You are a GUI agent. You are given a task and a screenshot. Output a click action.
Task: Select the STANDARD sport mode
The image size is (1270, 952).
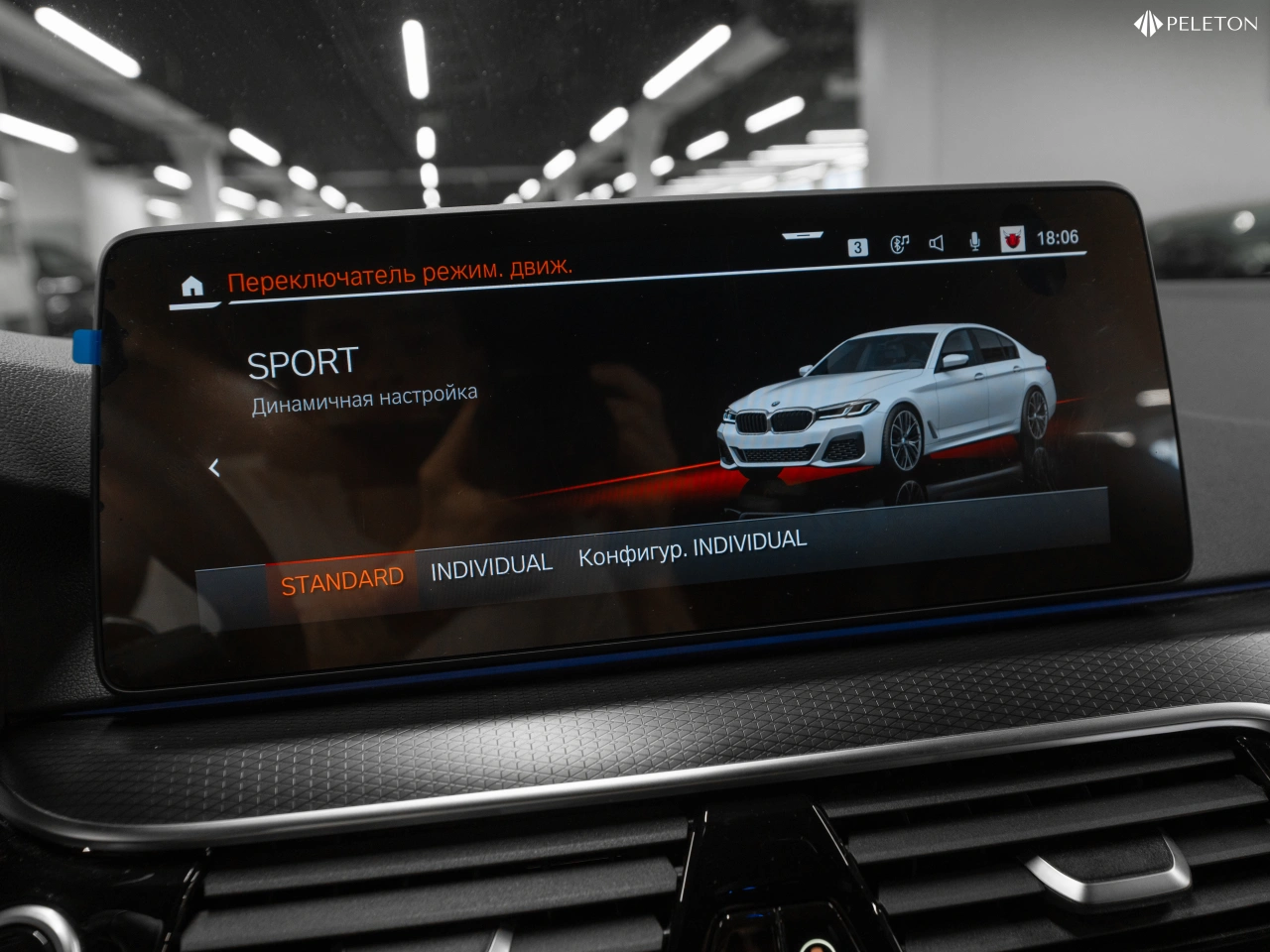(342, 580)
